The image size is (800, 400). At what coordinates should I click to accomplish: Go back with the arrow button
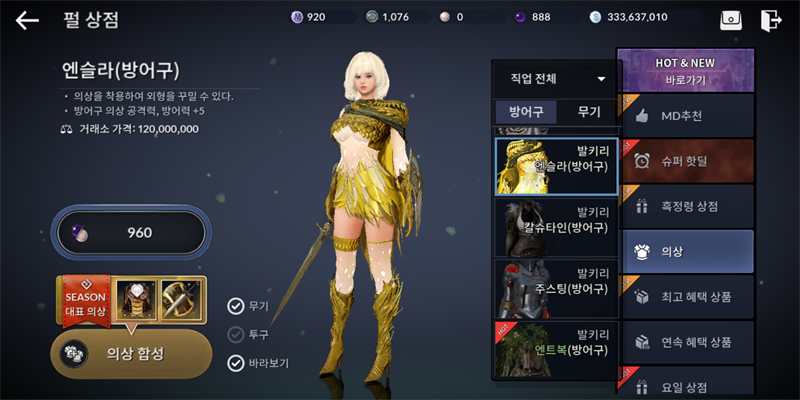click(x=27, y=19)
